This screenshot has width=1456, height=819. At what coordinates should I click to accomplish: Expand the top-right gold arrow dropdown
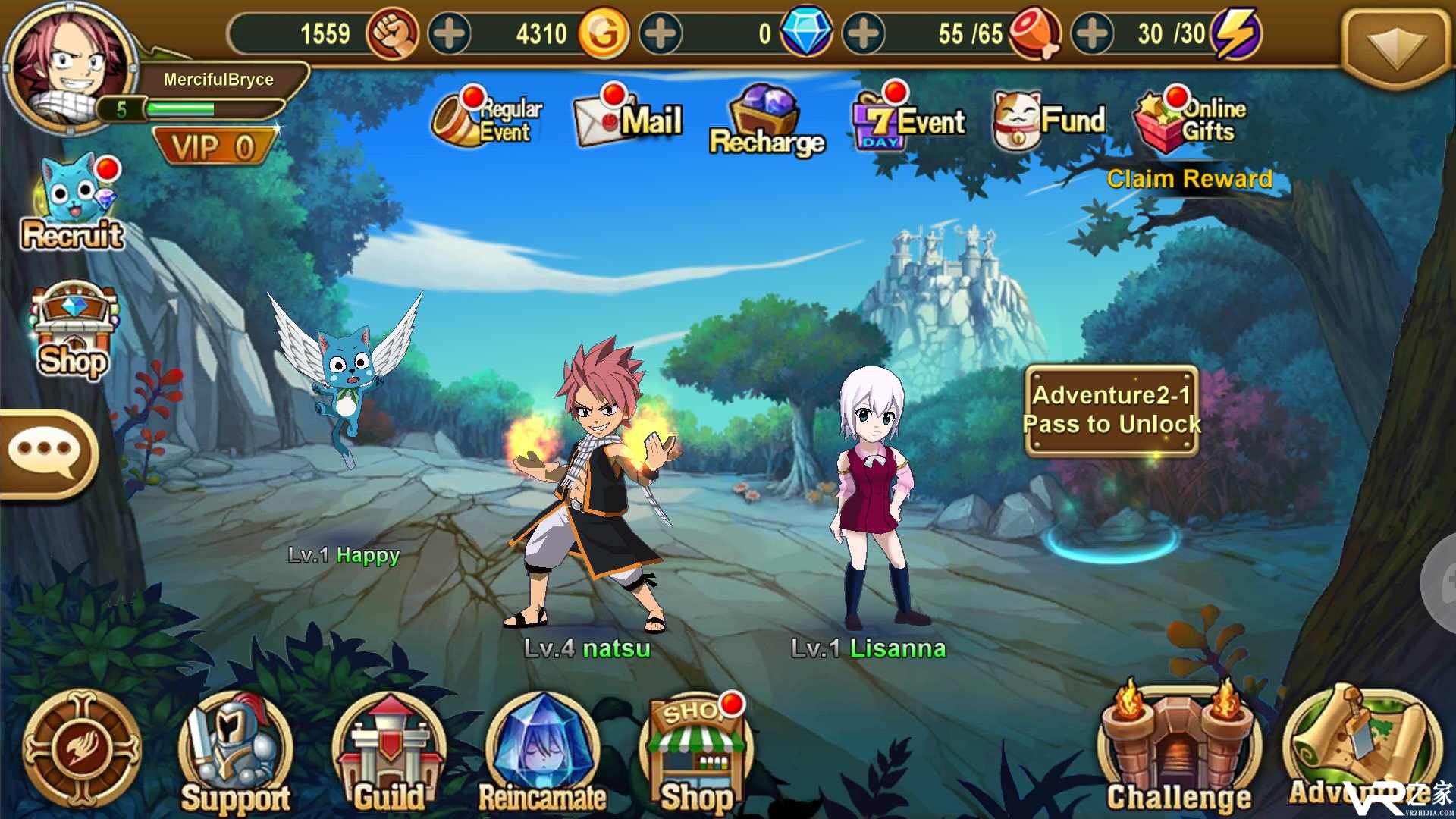tap(1395, 45)
